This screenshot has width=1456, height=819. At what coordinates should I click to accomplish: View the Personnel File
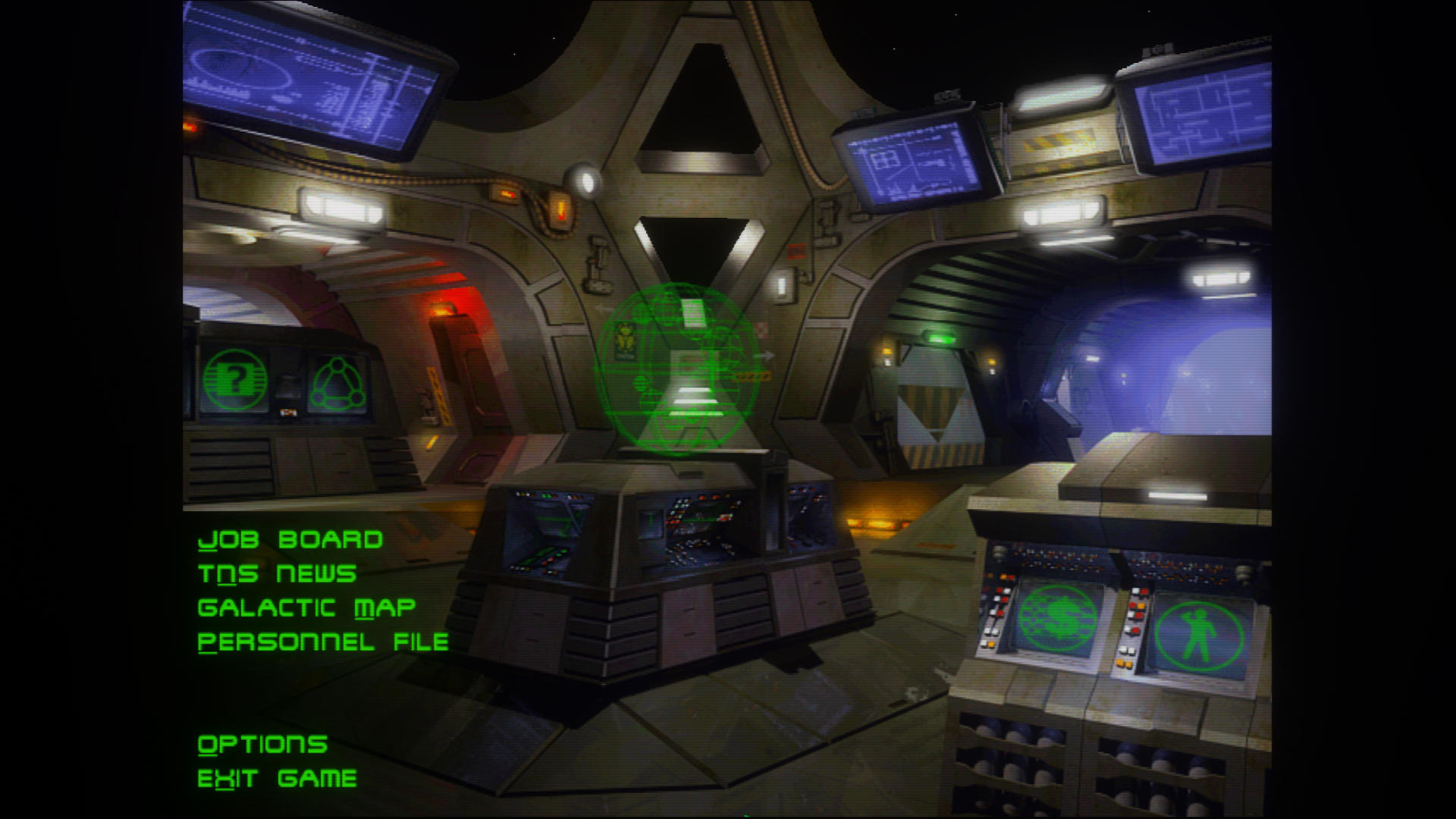(323, 642)
